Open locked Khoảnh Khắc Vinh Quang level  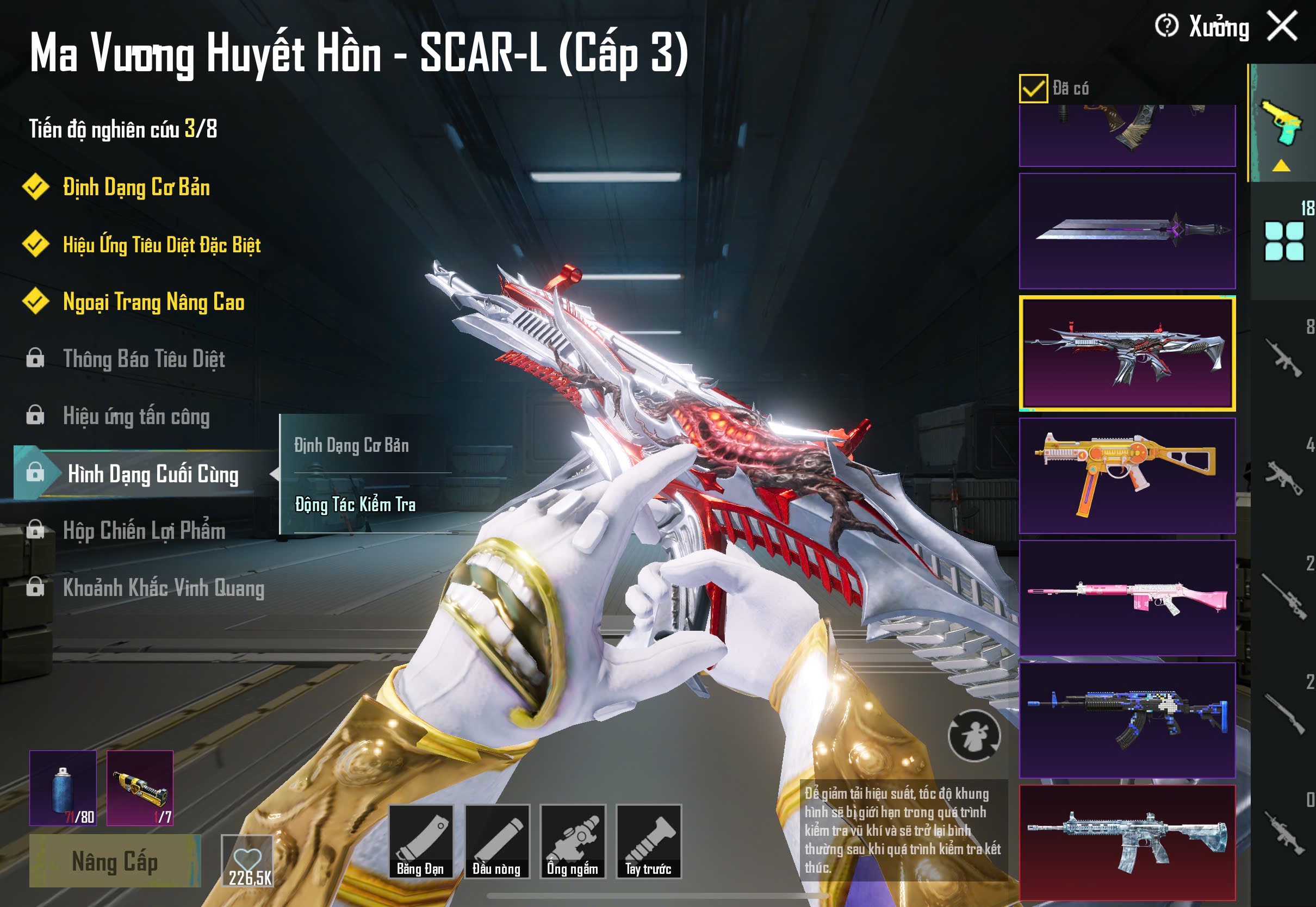pos(163,588)
